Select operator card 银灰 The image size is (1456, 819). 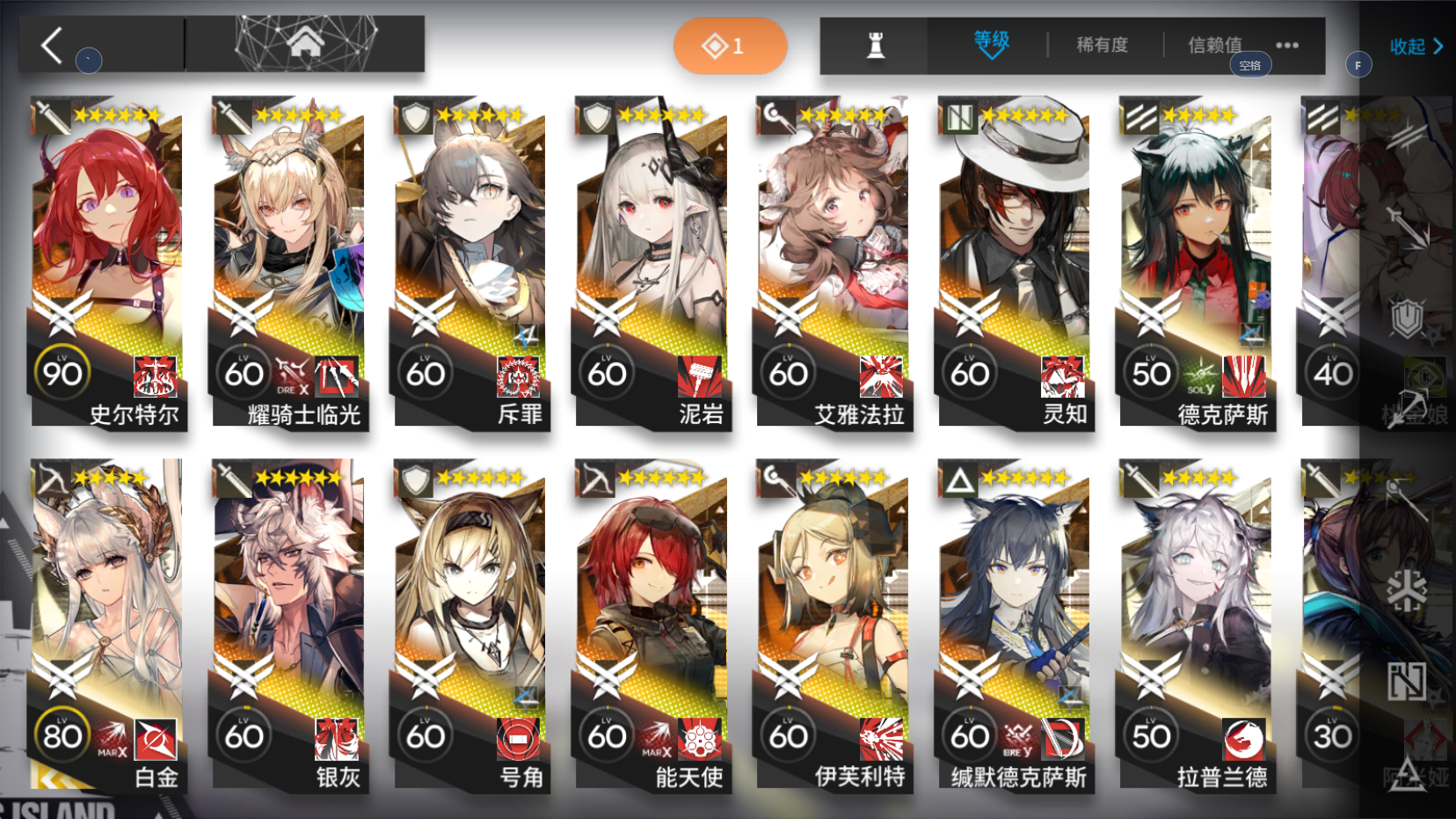tap(290, 626)
